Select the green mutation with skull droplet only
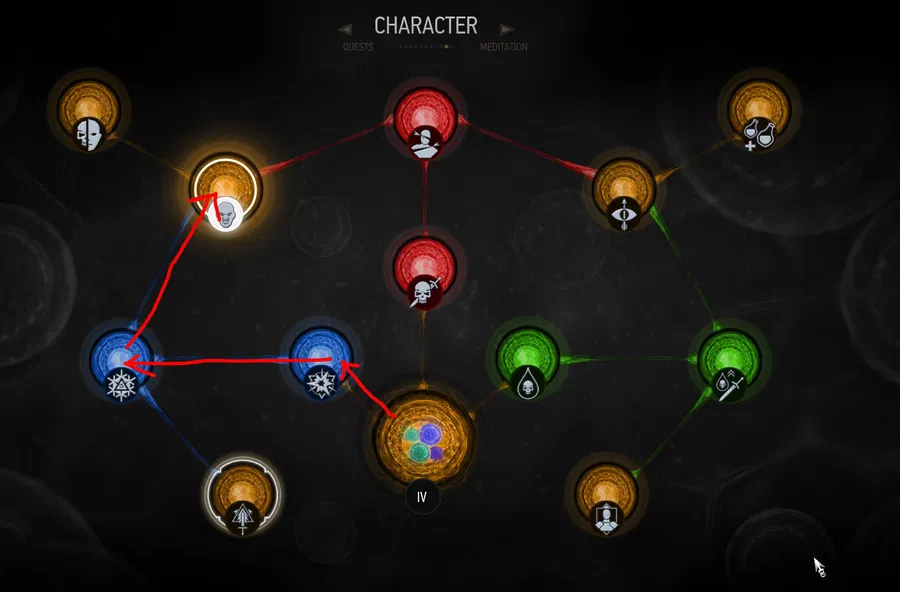The height and width of the screenshot is (592, 900). pyautogui.click(x=528, y=361)
